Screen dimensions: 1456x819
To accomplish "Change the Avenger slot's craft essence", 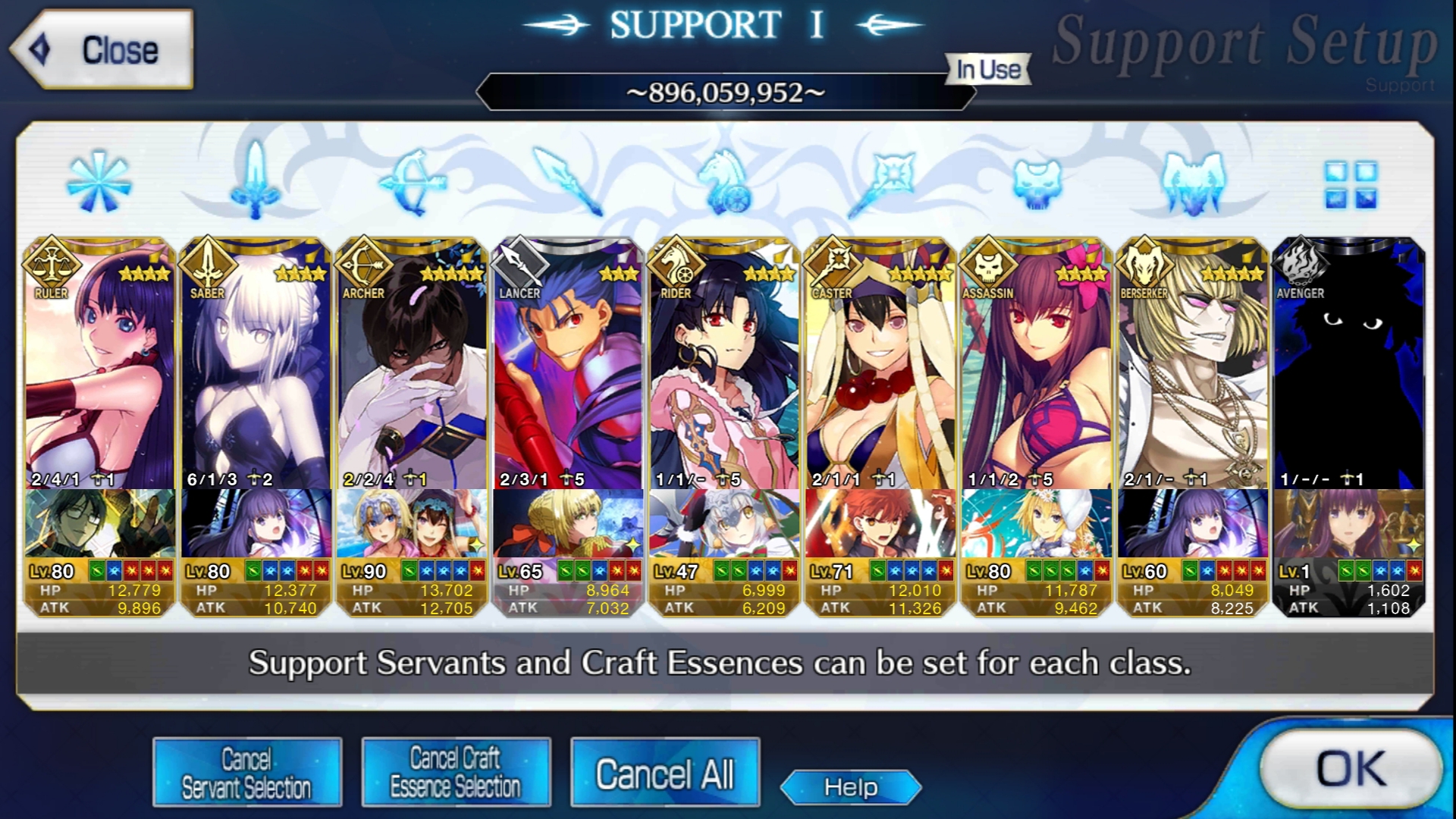I will point(1350,523).
